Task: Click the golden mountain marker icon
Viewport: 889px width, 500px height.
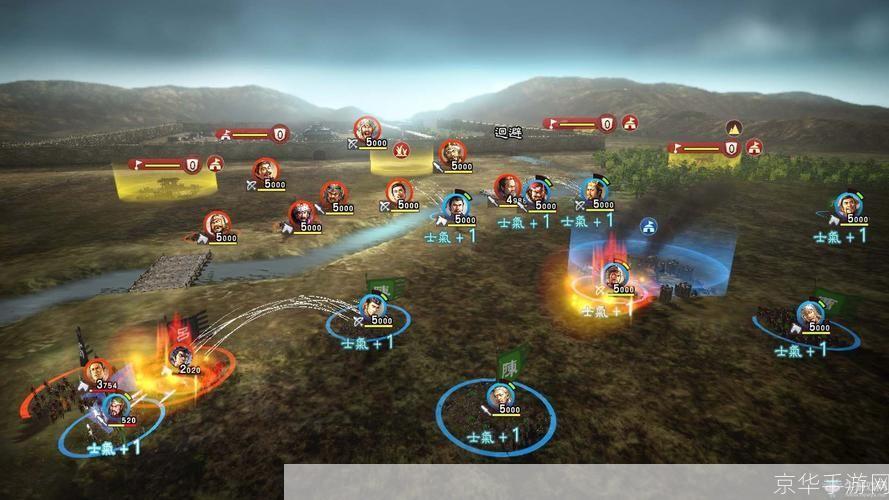Action: 733,128
